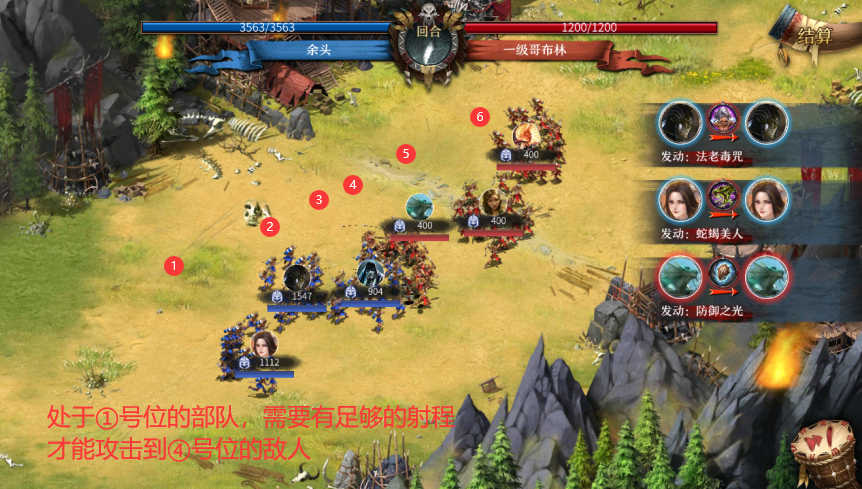Select the 法老毒咒 skill log entry
This screenshot has width=862, height=489.
[x=723, y=132]
